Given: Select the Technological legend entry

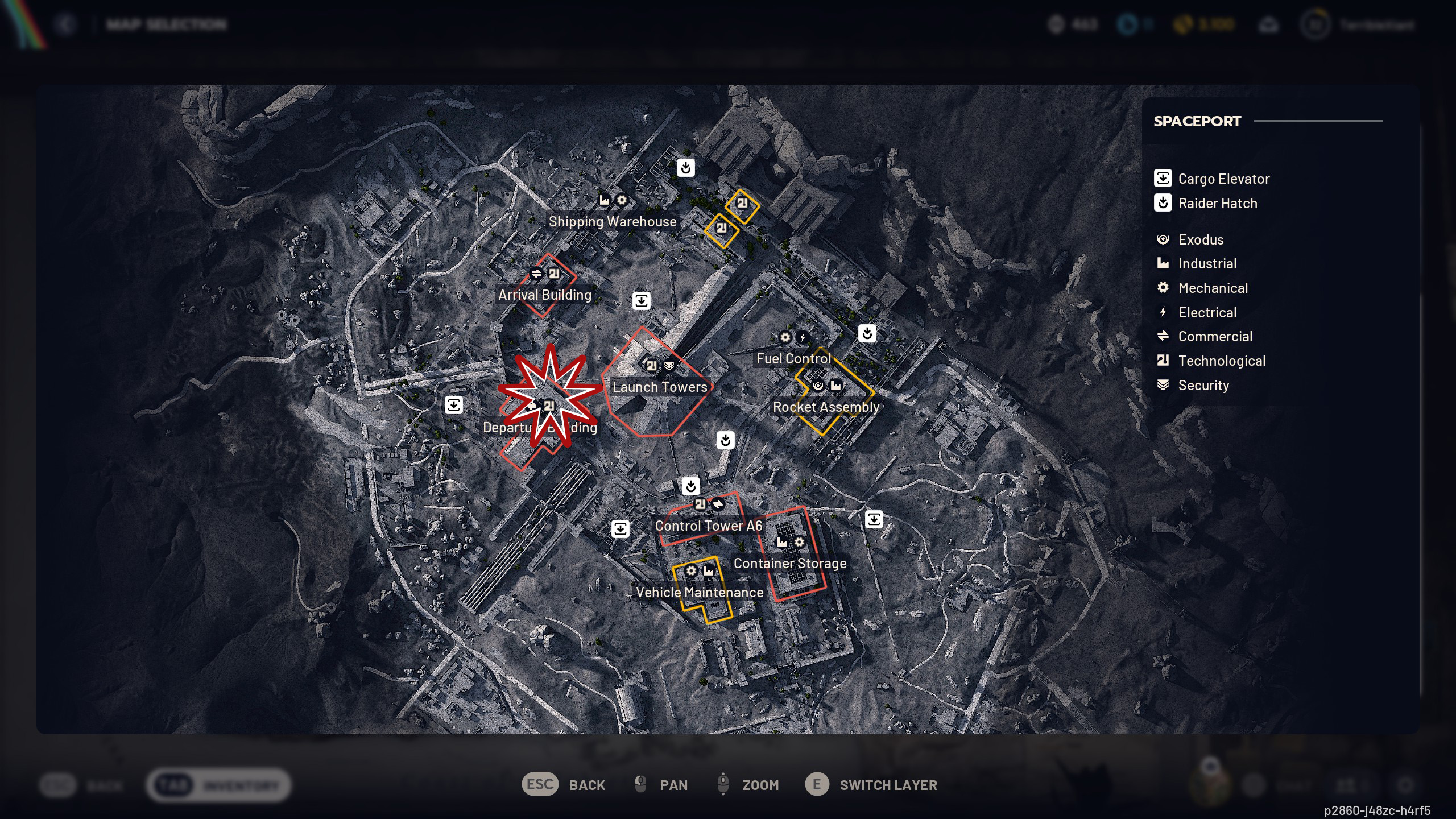Looking at the screenshot, I should click(x=1221, y=361).
